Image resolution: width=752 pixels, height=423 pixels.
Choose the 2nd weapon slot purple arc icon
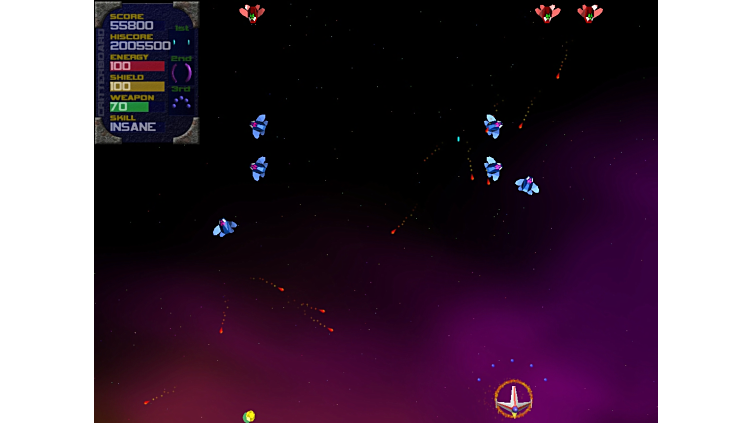[x=181, y=72]
